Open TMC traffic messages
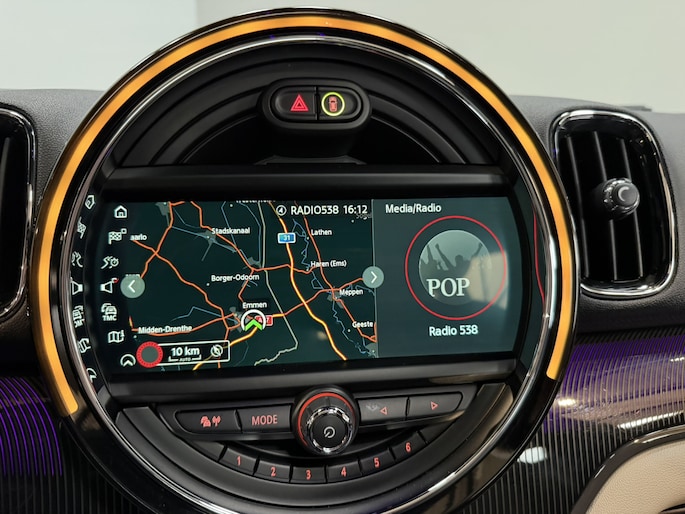The image size is (685, 514). (x=108, y=311)
